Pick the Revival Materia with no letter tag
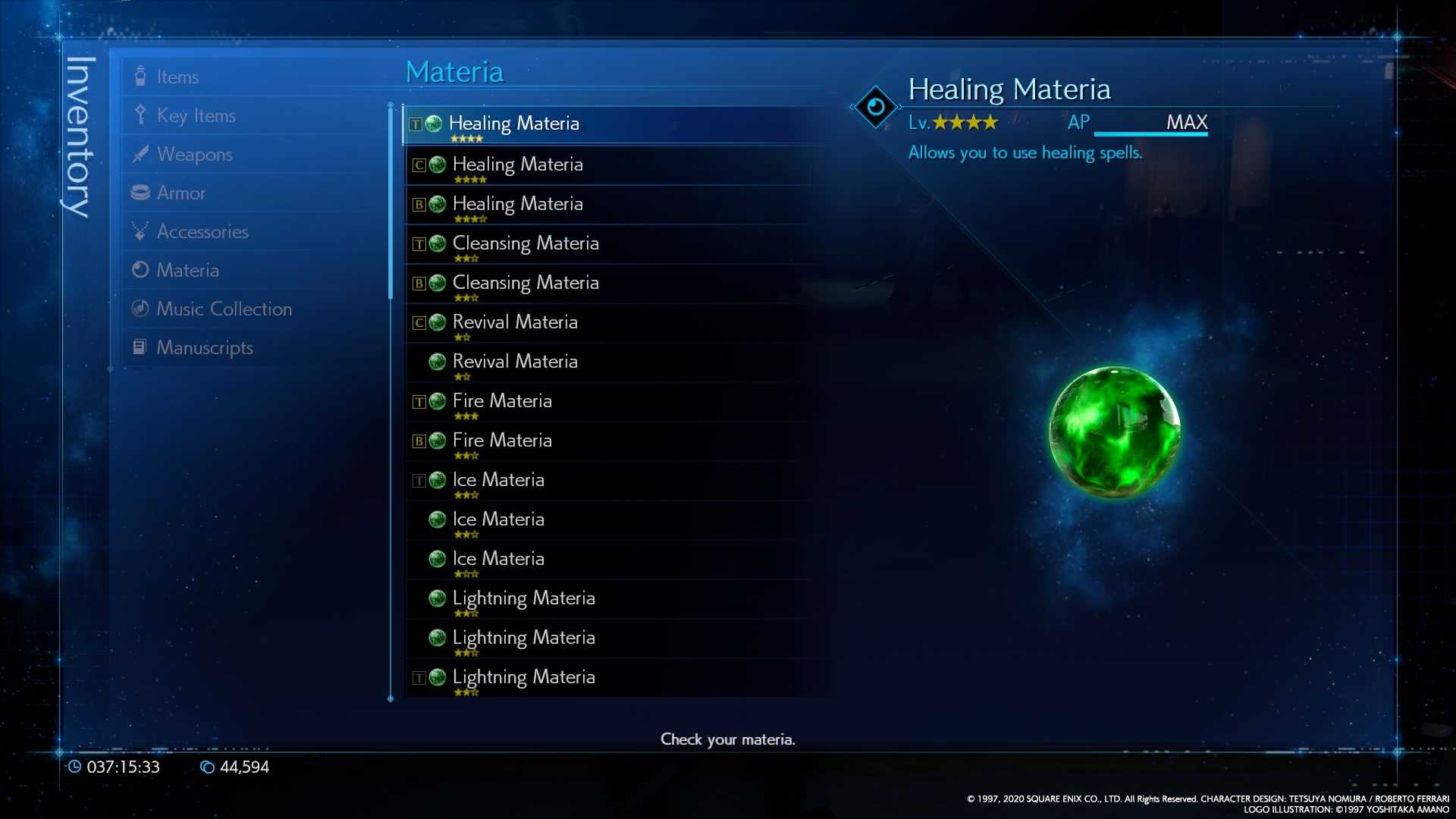Image resolution: width=1456 pixels, height=819 pixels. click(514, 362)
